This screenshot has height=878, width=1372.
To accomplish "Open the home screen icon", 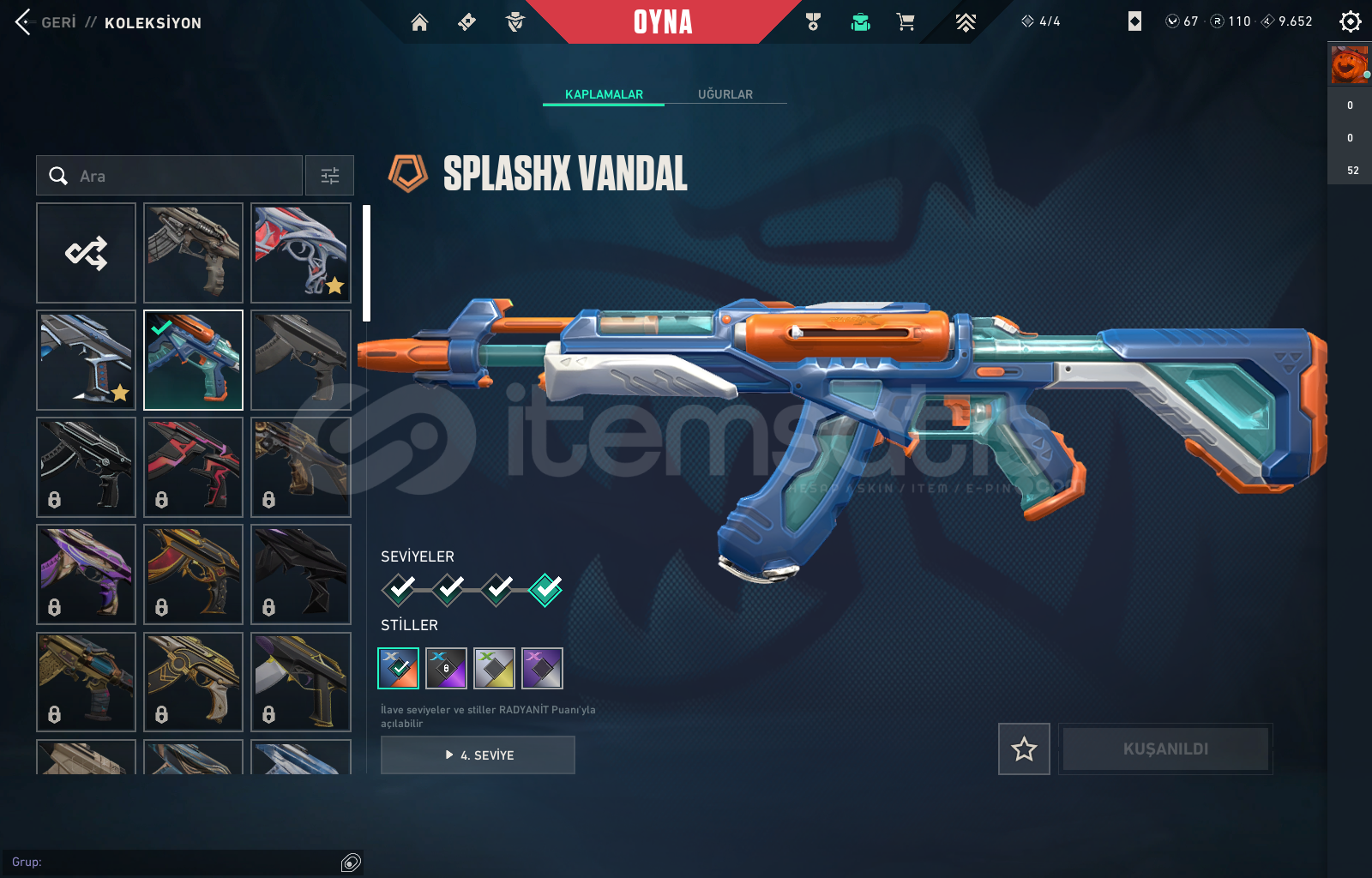I will [x=419, y=22].
